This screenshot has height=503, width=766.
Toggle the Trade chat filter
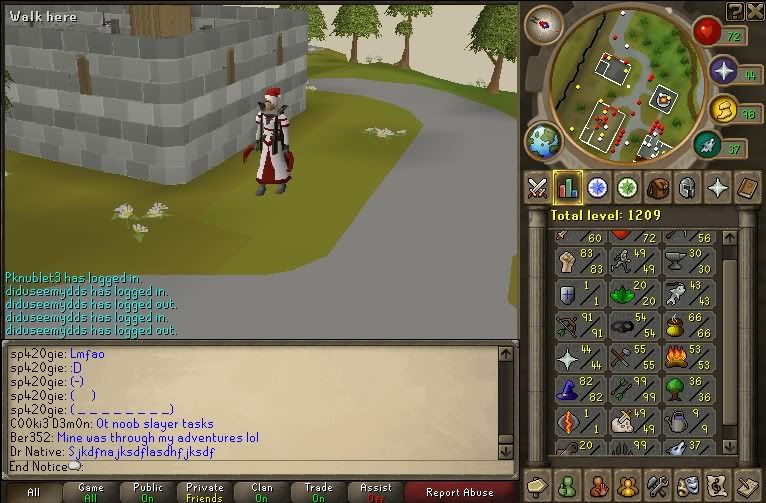coord(319,492)
